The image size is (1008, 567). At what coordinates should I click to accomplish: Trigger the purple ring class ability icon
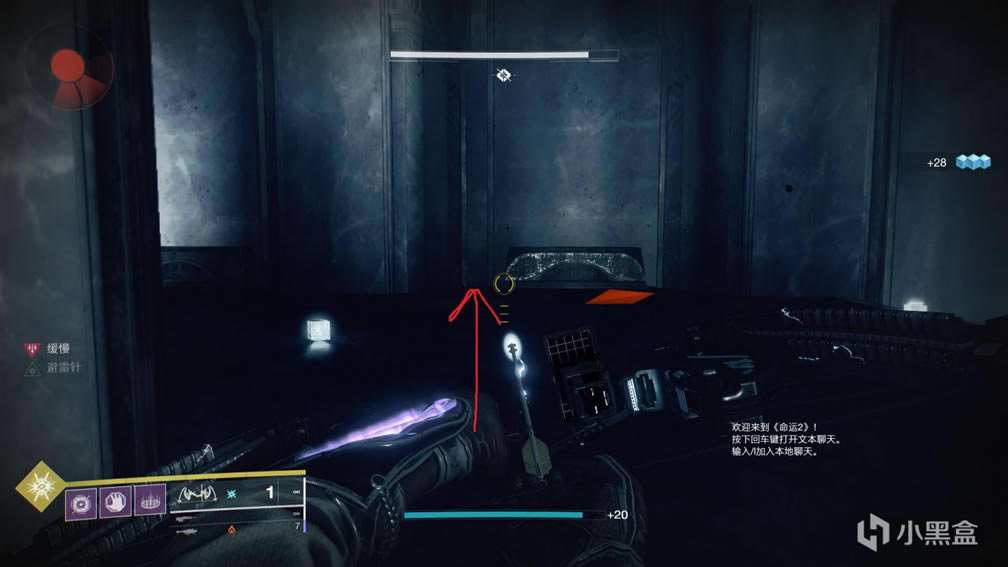[150, 500]
